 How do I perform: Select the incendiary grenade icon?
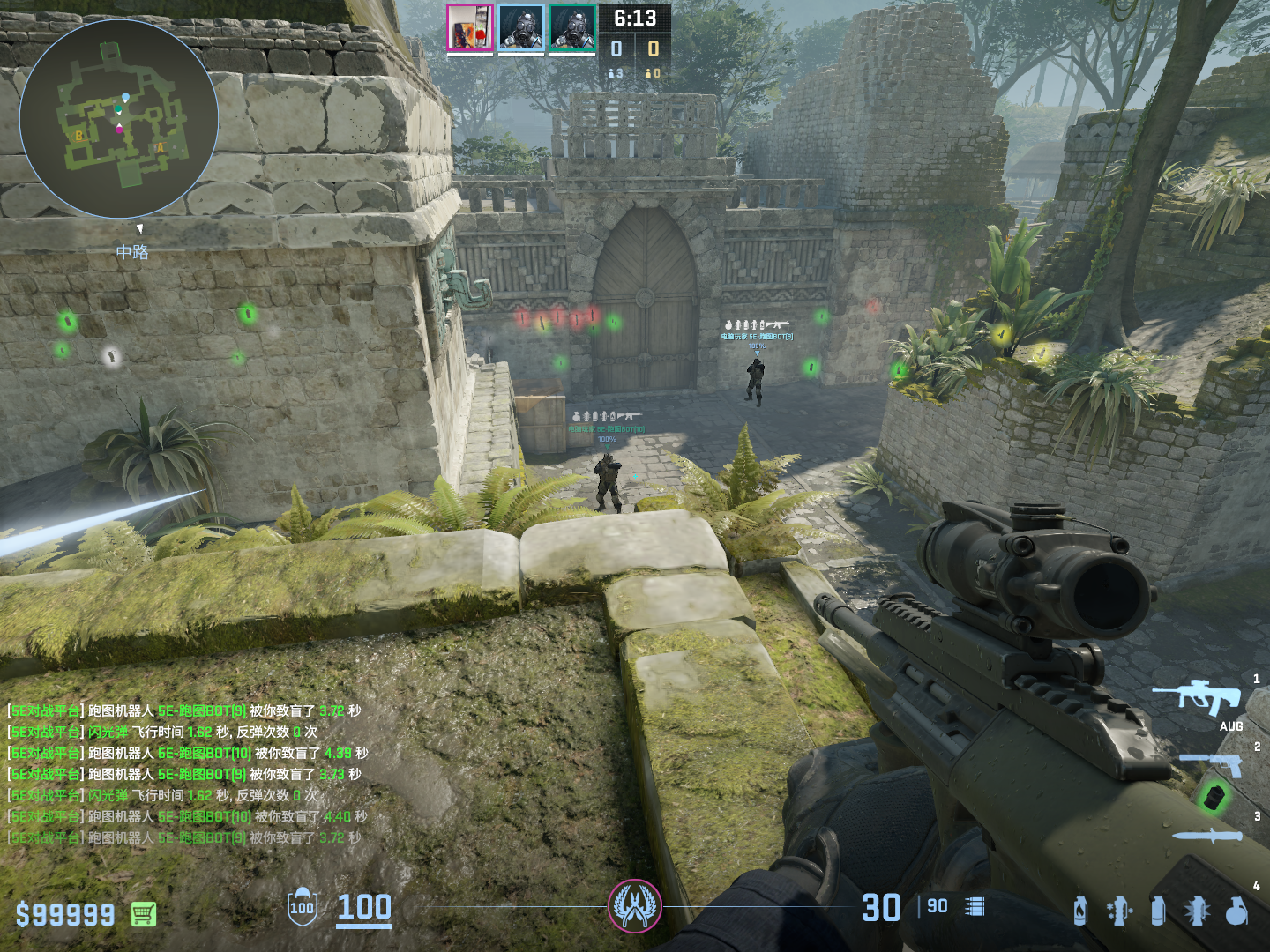[x=1080, y=911]
